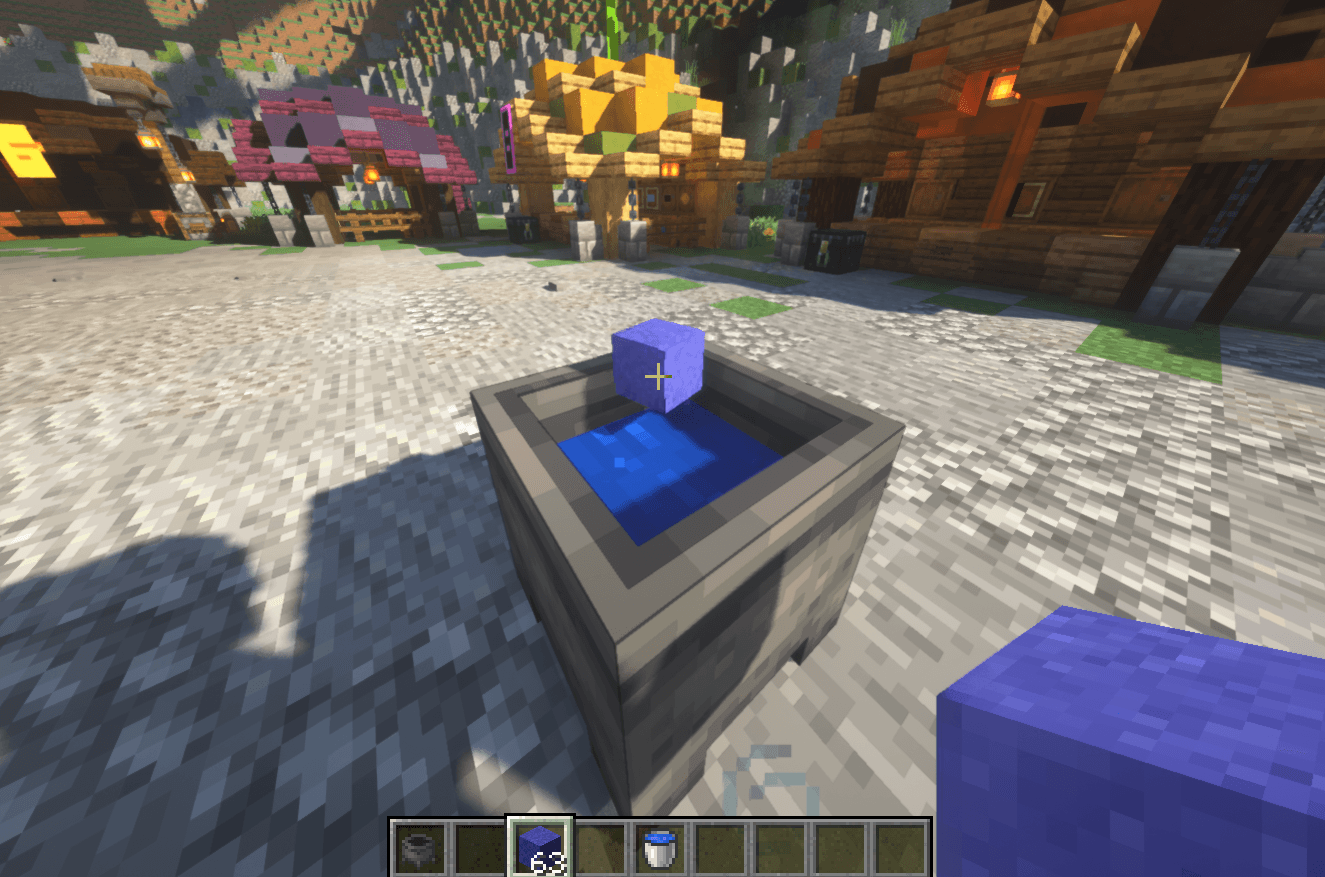Select the blue block stack slot

tap(540, 847)
